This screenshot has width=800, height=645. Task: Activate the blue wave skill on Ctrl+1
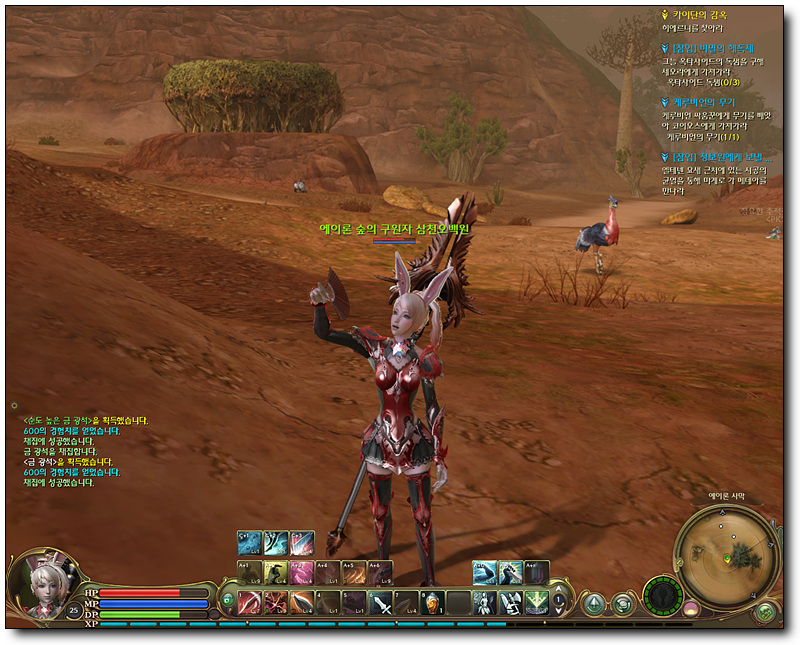tap(249, 543)
